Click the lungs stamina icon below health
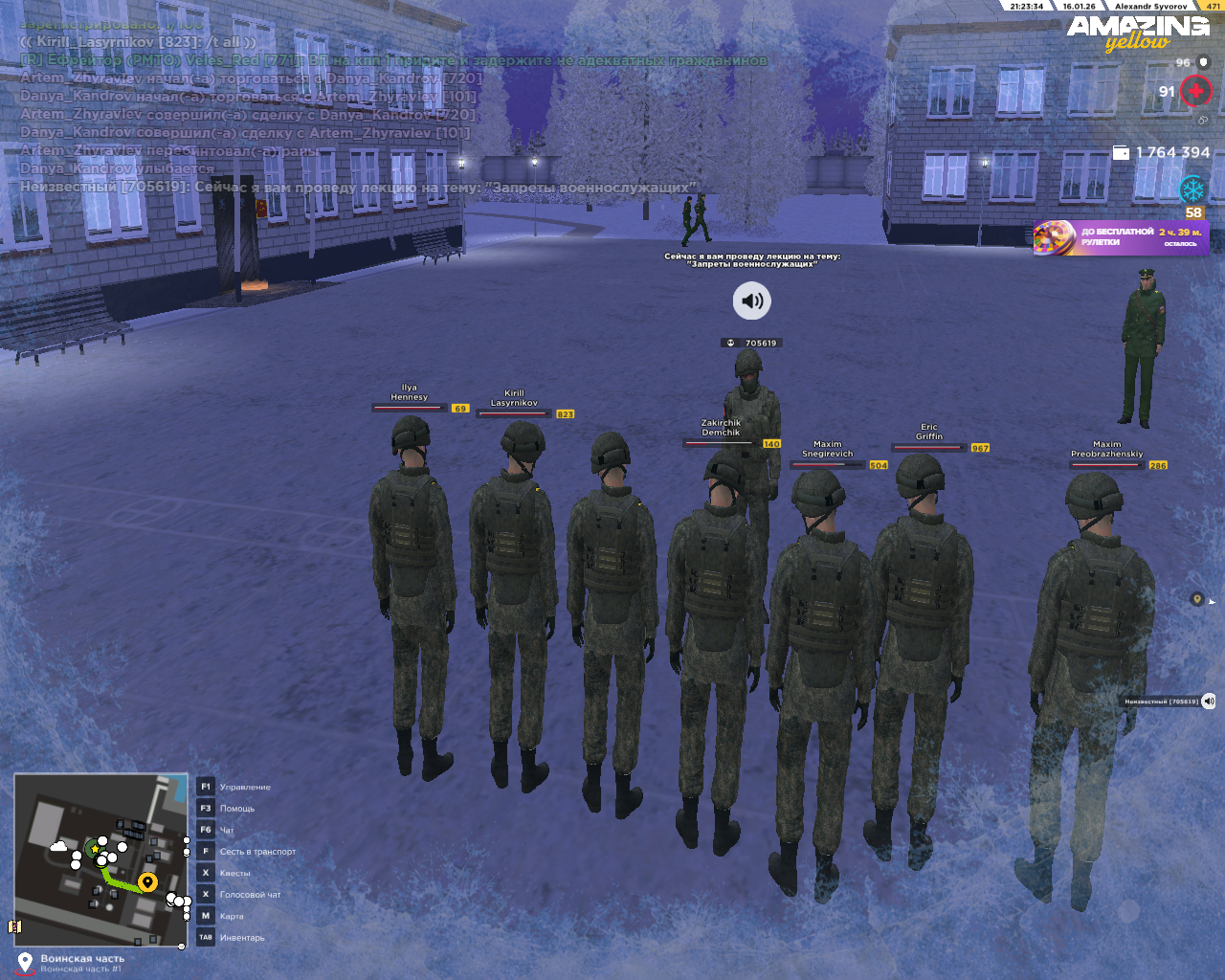The width and height of the screenshot is (1225, 980). pos(1203,121)
